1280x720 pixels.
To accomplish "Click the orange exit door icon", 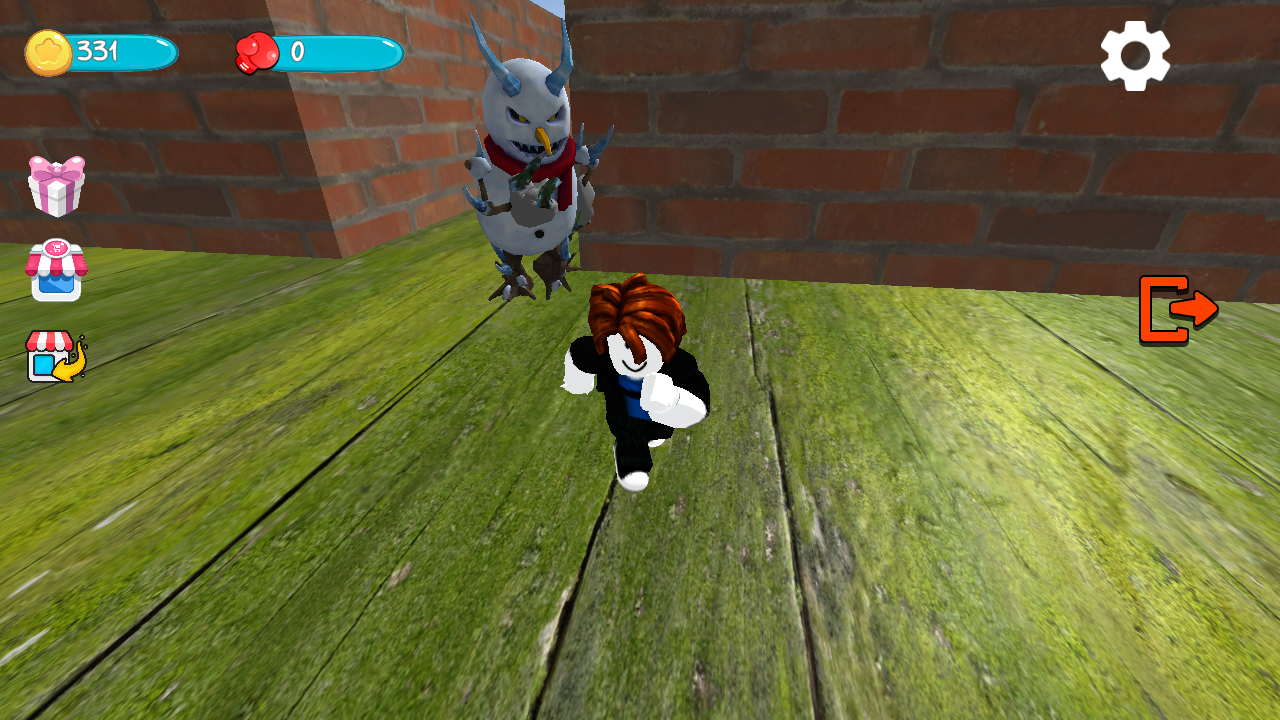I will pos(1180,310).
